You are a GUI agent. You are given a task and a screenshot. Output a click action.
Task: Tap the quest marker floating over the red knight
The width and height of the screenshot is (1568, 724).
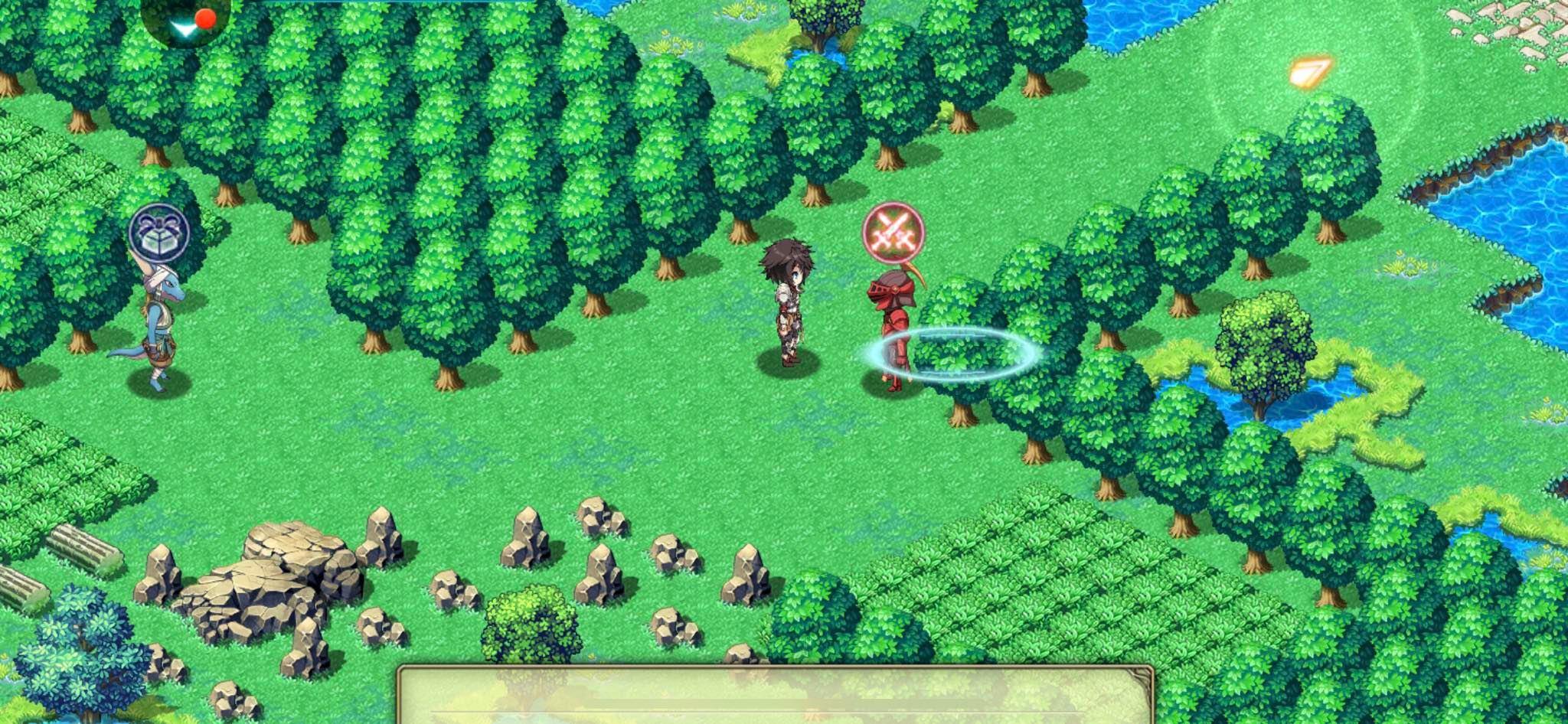point(892,231)
